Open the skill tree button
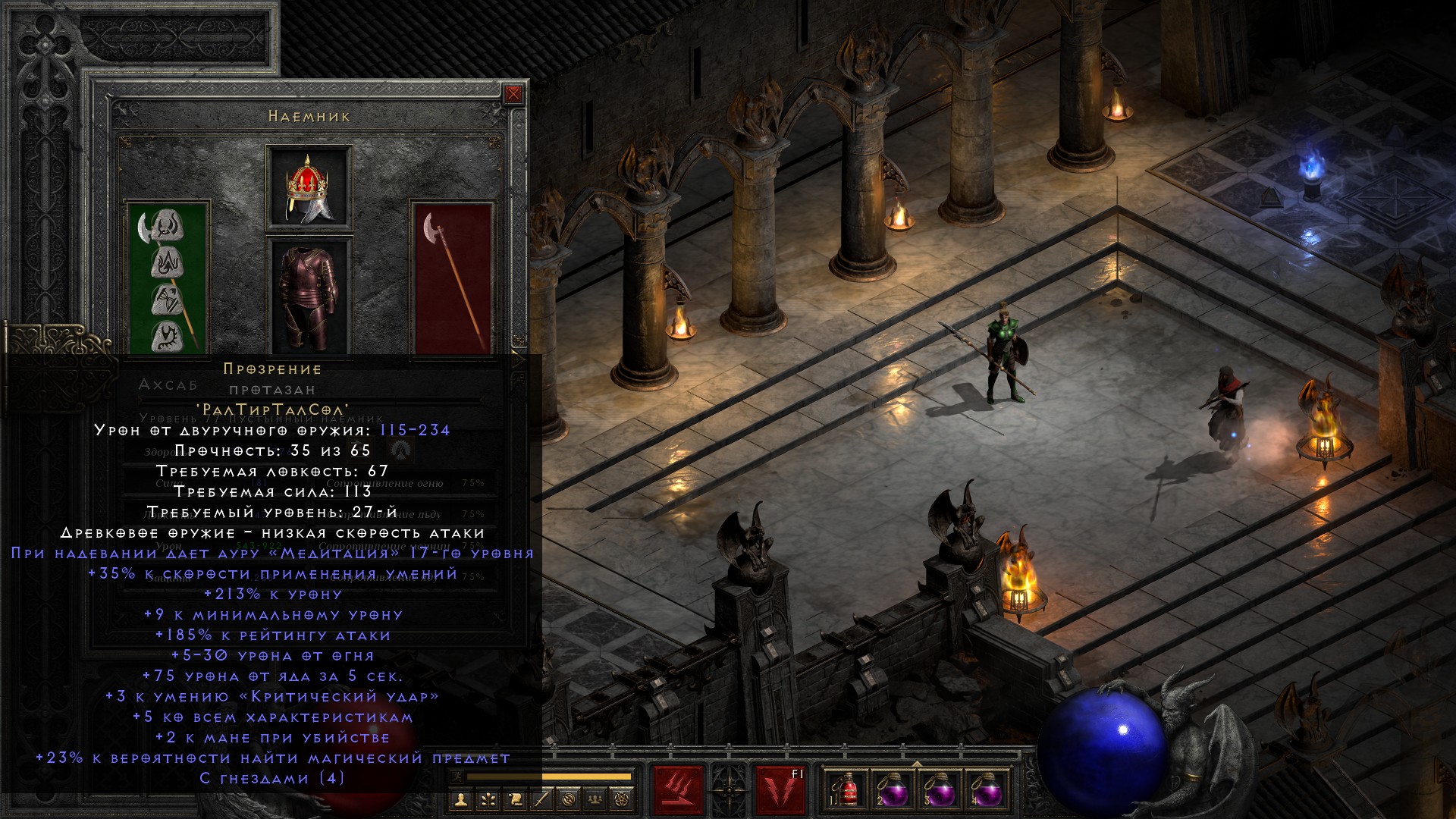The image size is (1456, 819). click(x=488, y=799)
